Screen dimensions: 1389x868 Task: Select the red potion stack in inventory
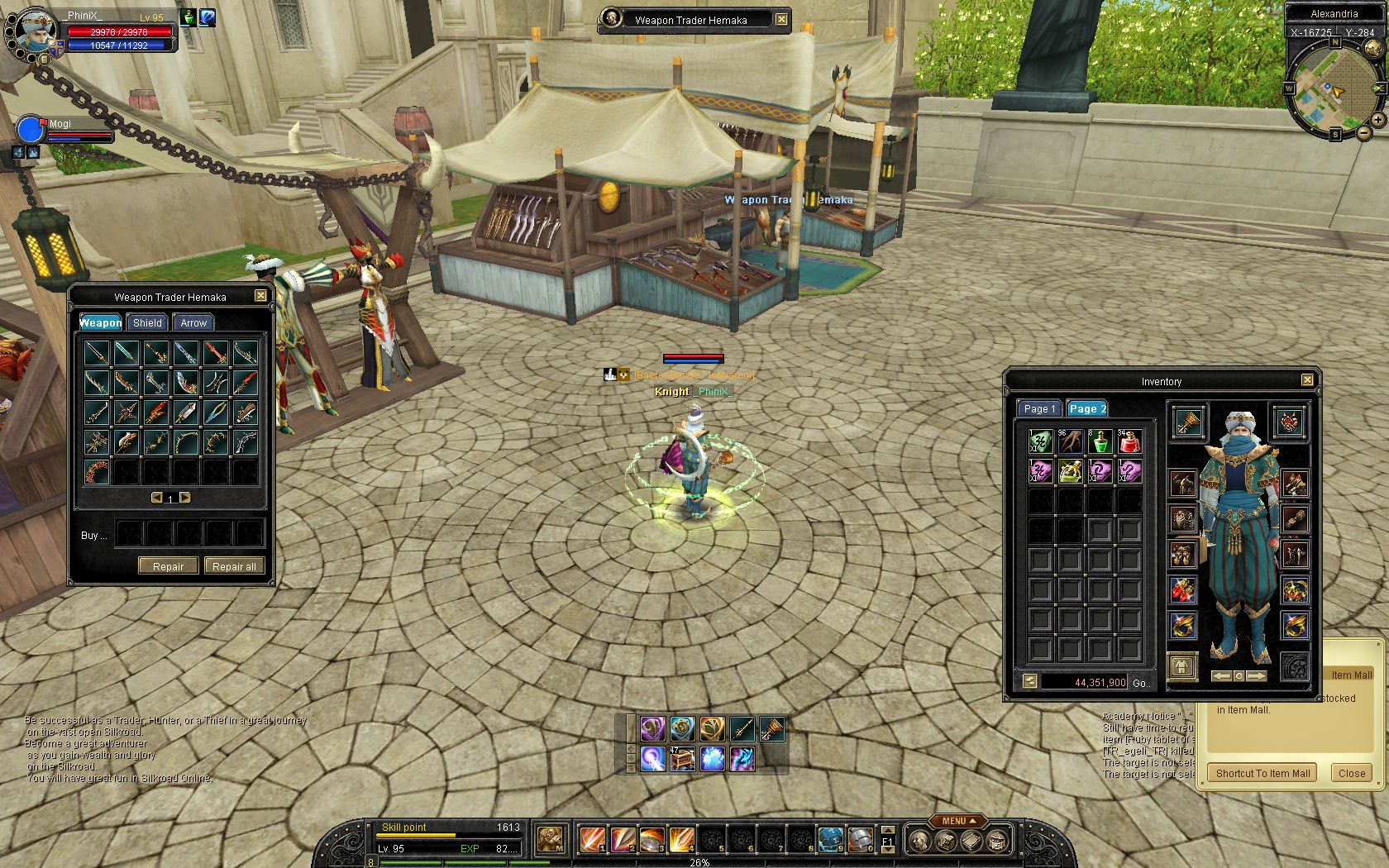coord(1129,441)
